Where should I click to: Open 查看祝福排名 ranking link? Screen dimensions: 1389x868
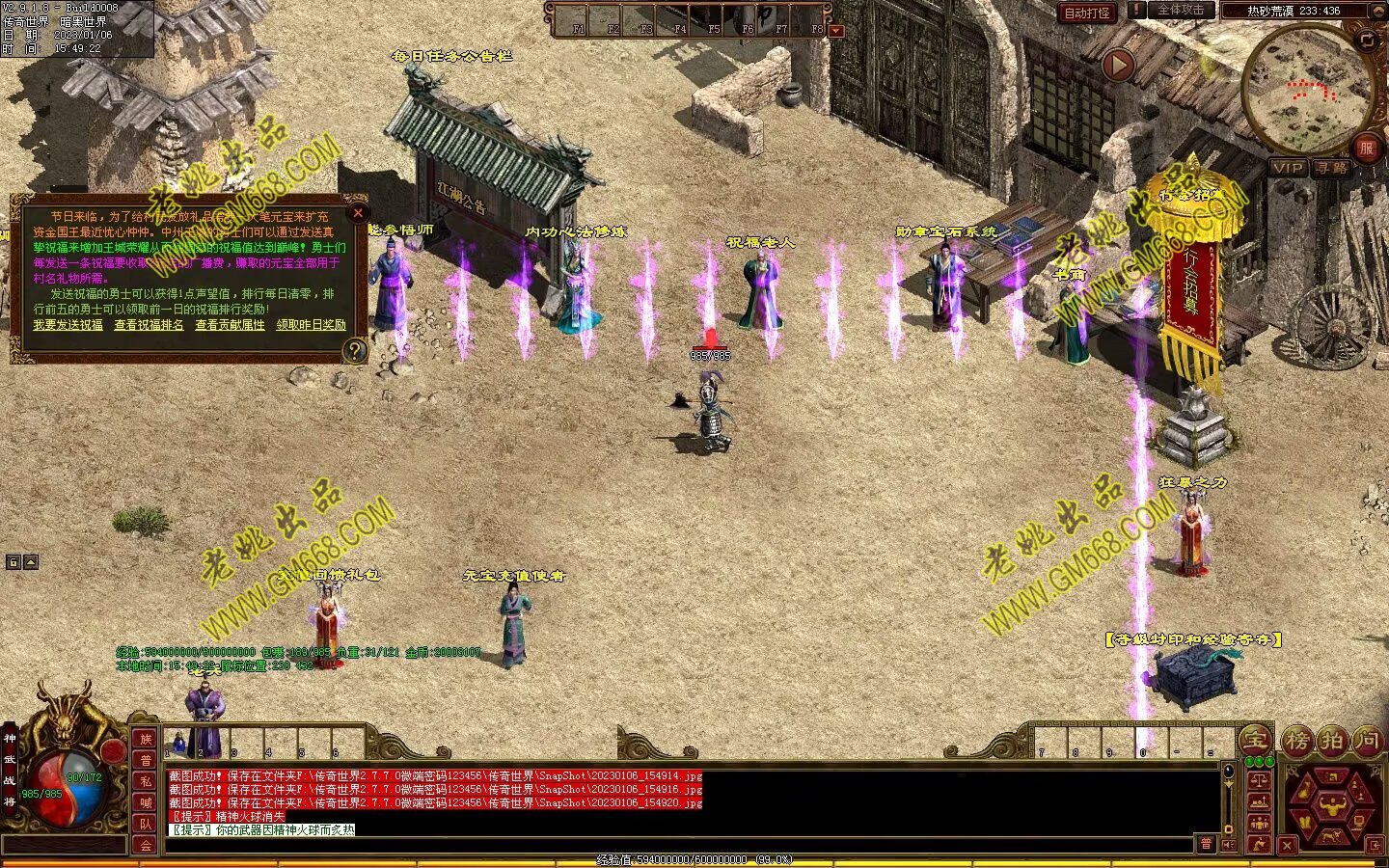pos(149,325)
